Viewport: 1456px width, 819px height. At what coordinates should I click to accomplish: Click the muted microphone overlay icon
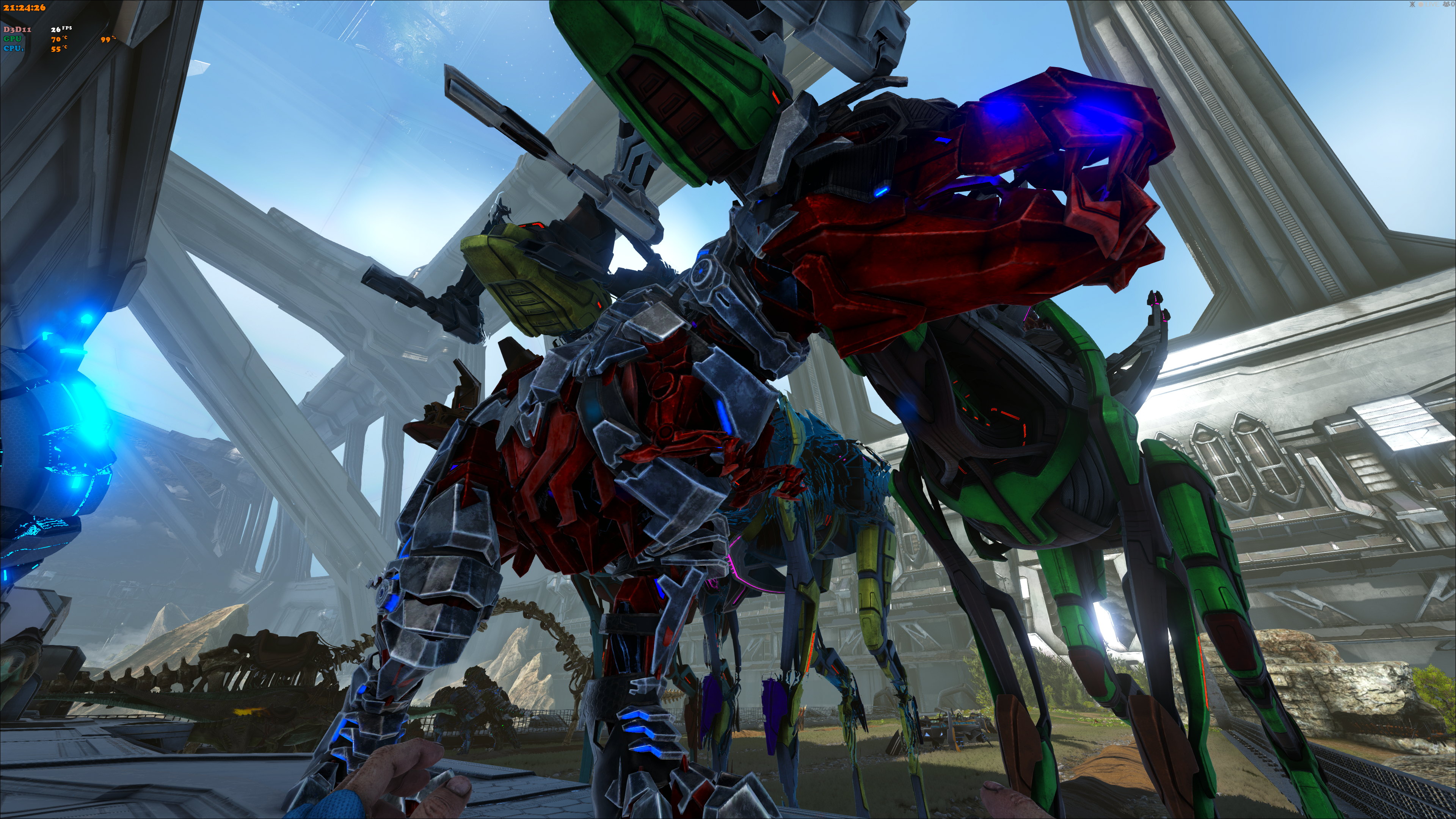[x=1412, y=5]
